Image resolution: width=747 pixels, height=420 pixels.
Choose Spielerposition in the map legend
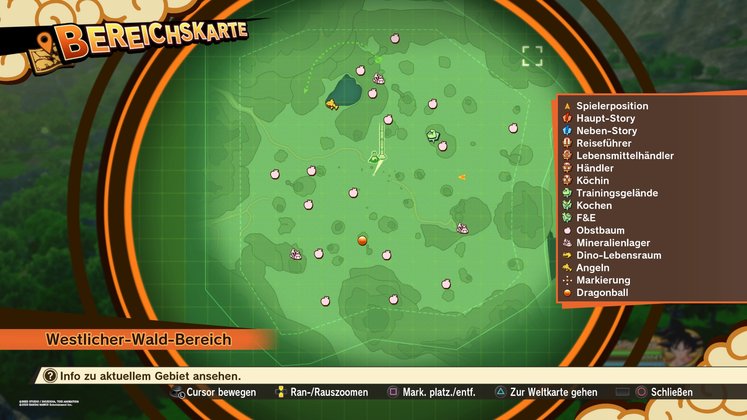(x=612, y=106)
